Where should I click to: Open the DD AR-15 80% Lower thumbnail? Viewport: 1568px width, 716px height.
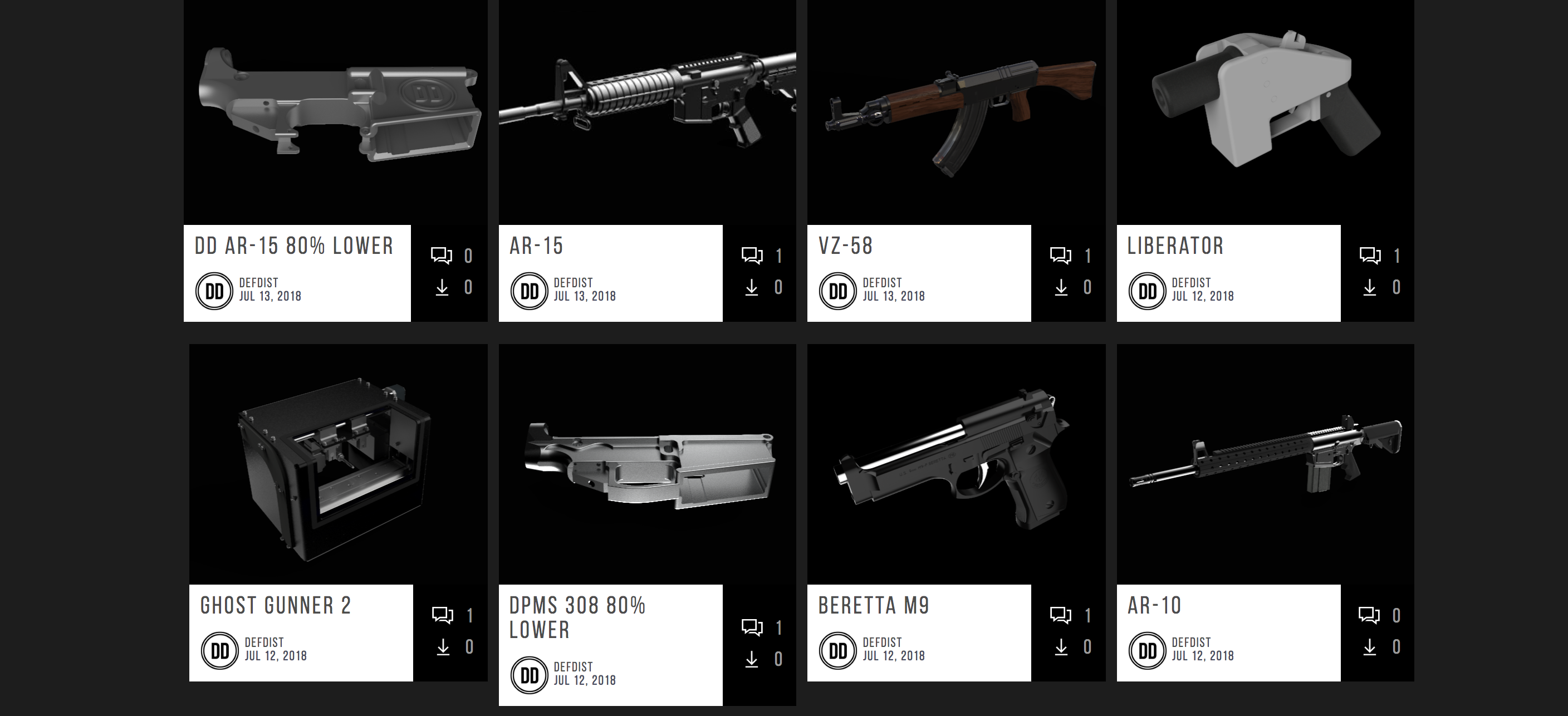[x=335, y=110]
